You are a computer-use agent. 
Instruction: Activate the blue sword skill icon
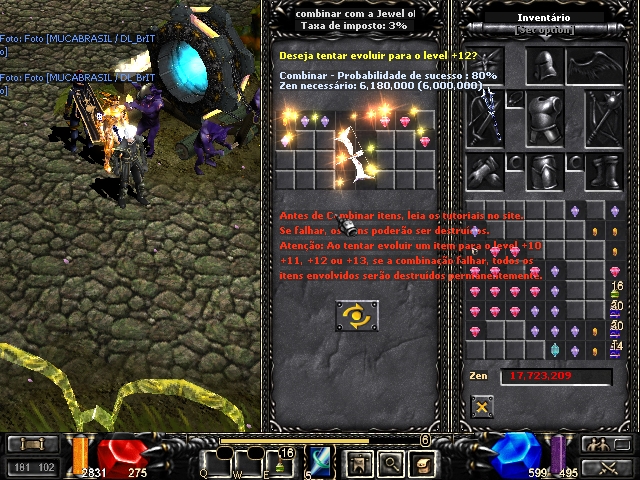[321, 462]
